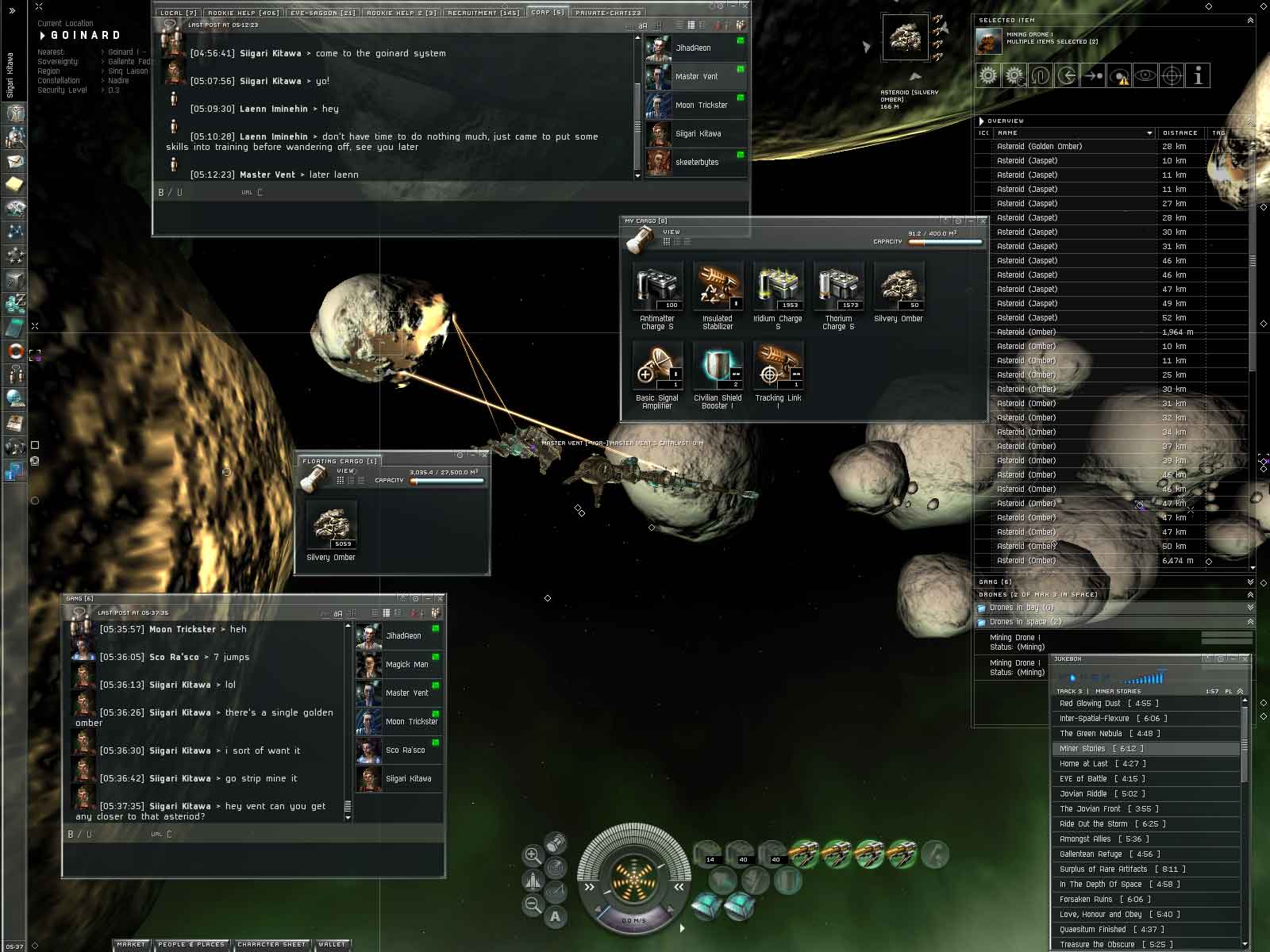Open the Recruitment channel tab
The image size is (1270, 952).
(483, 13)
